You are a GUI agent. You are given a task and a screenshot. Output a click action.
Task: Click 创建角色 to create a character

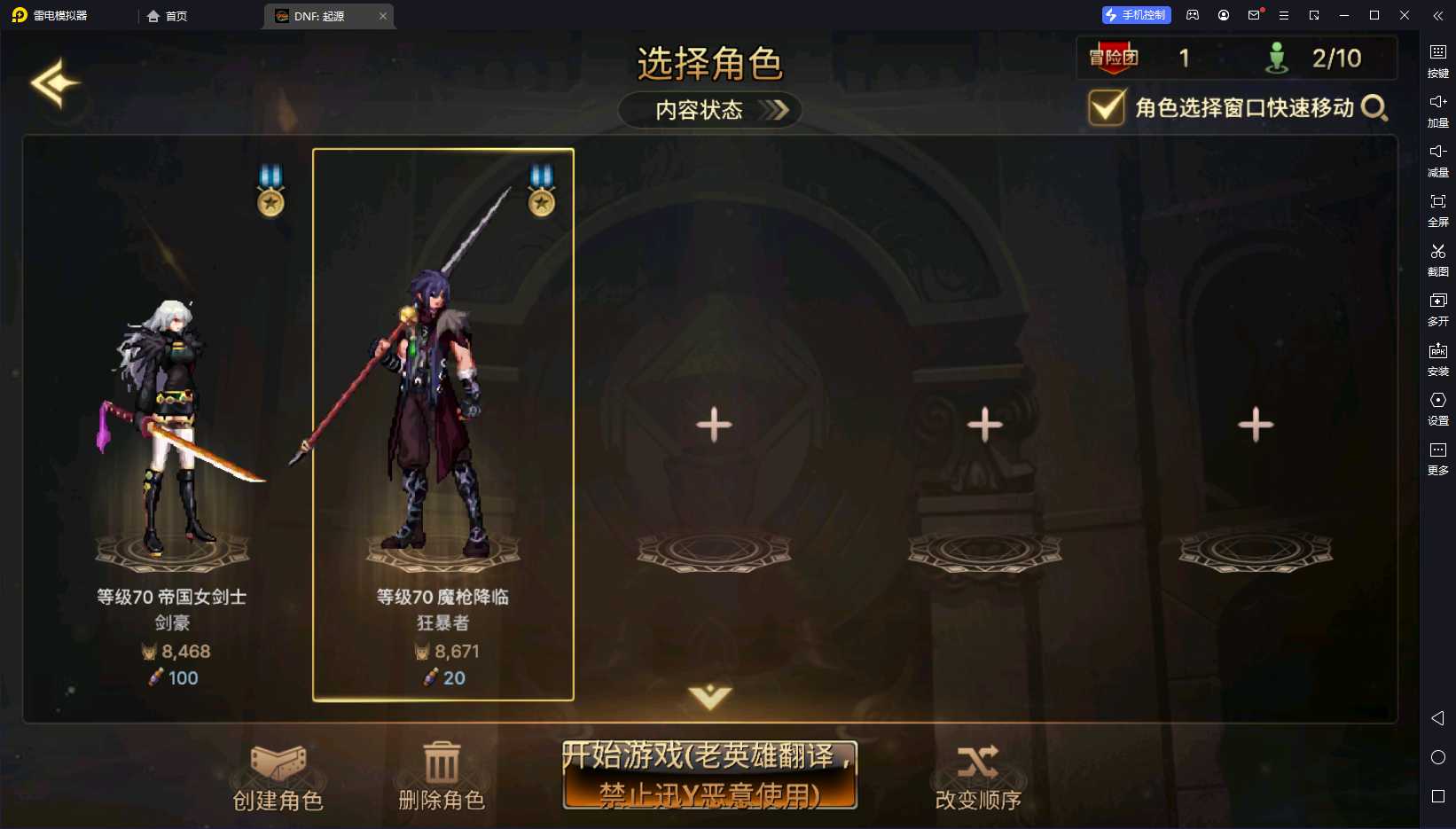tap(278, 776)
